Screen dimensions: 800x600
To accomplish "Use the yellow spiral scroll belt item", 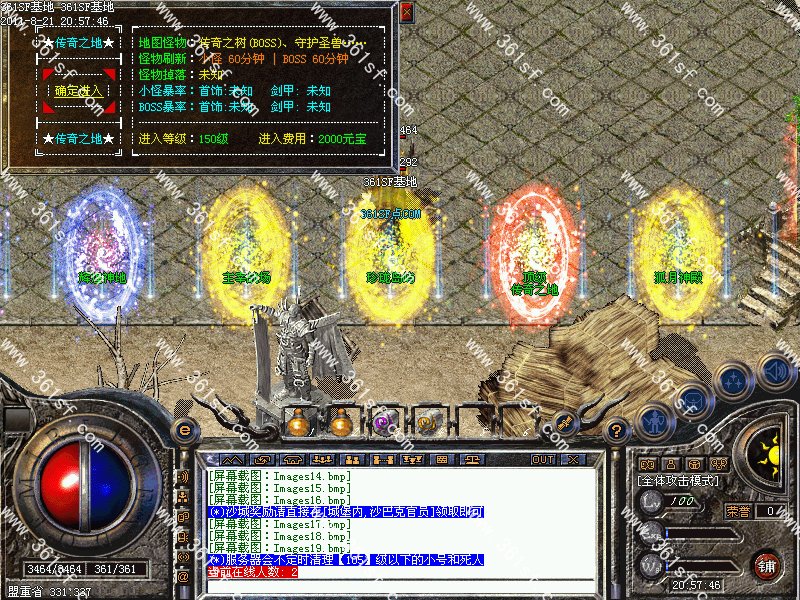I will pyautogui.click(x=424, y=423).
